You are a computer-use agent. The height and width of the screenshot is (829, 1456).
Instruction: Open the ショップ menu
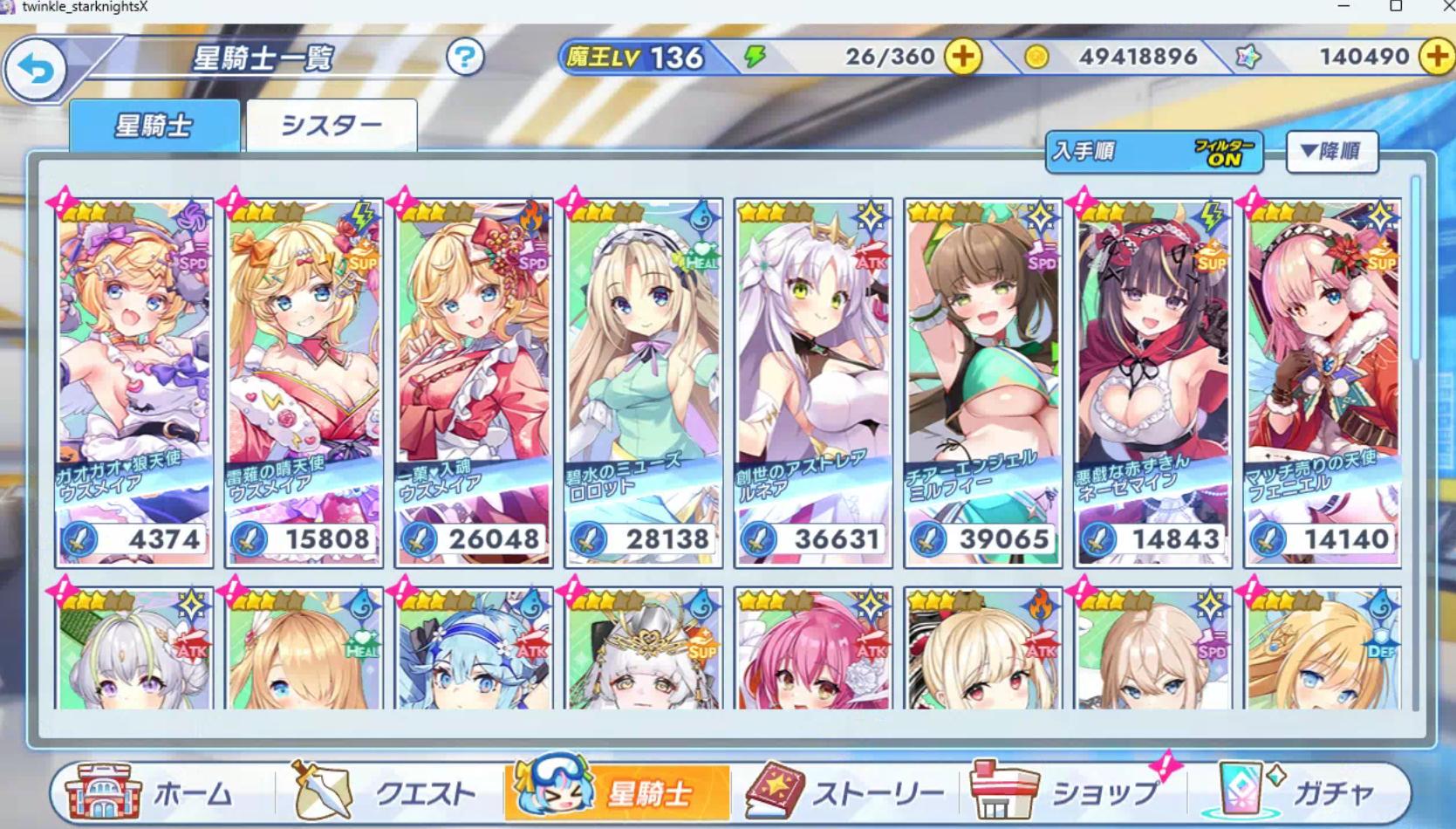tap(1069, 792)
